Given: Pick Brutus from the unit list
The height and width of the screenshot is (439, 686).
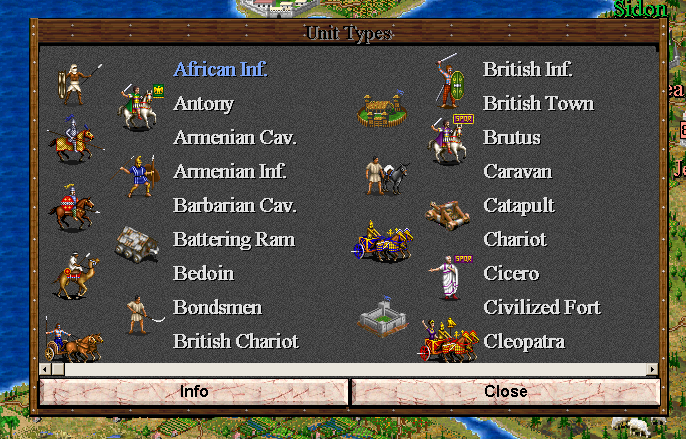Looking at the screenshot, I should pyautogui.click(x=511, y=137).
